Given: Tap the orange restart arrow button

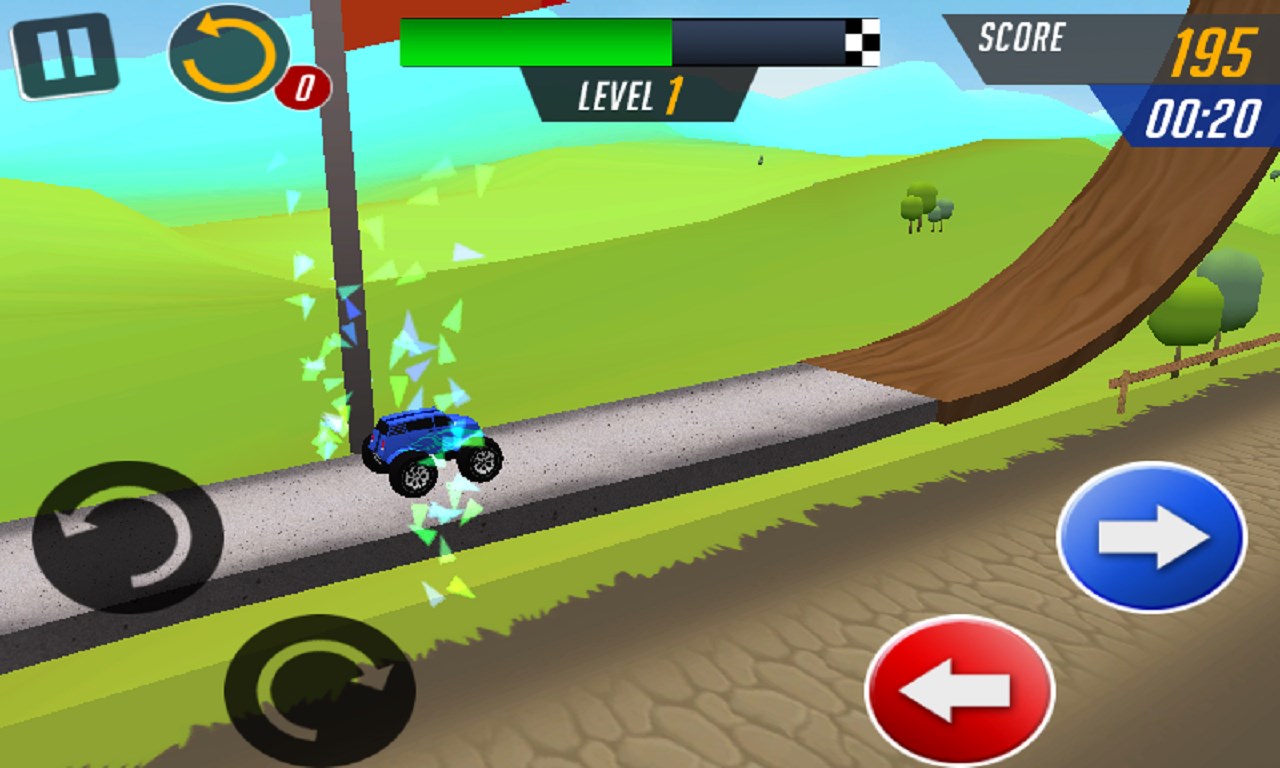Looking at the screenshot, I should tap(229, 54).
